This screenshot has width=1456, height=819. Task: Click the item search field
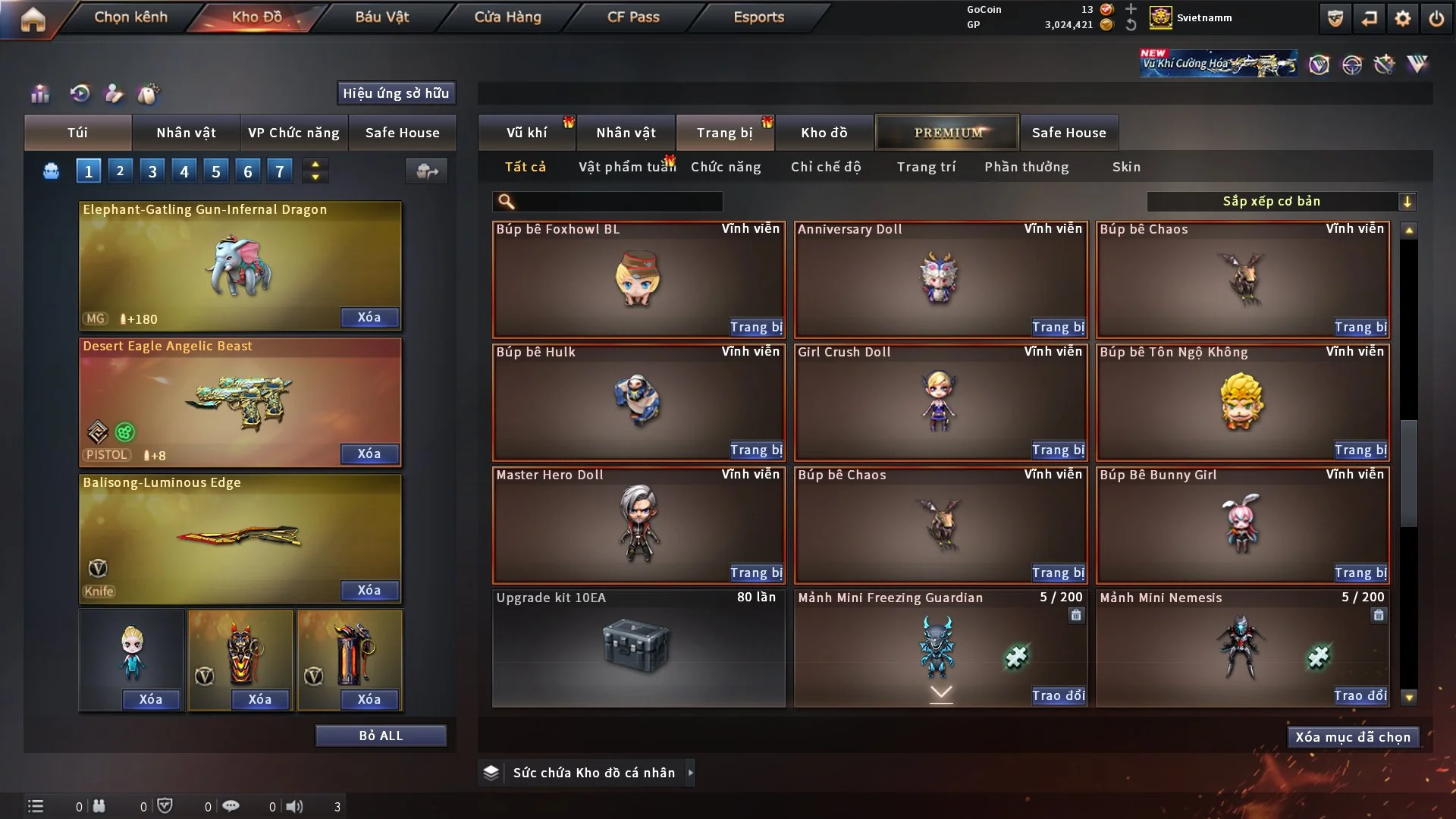click(618, 201)
